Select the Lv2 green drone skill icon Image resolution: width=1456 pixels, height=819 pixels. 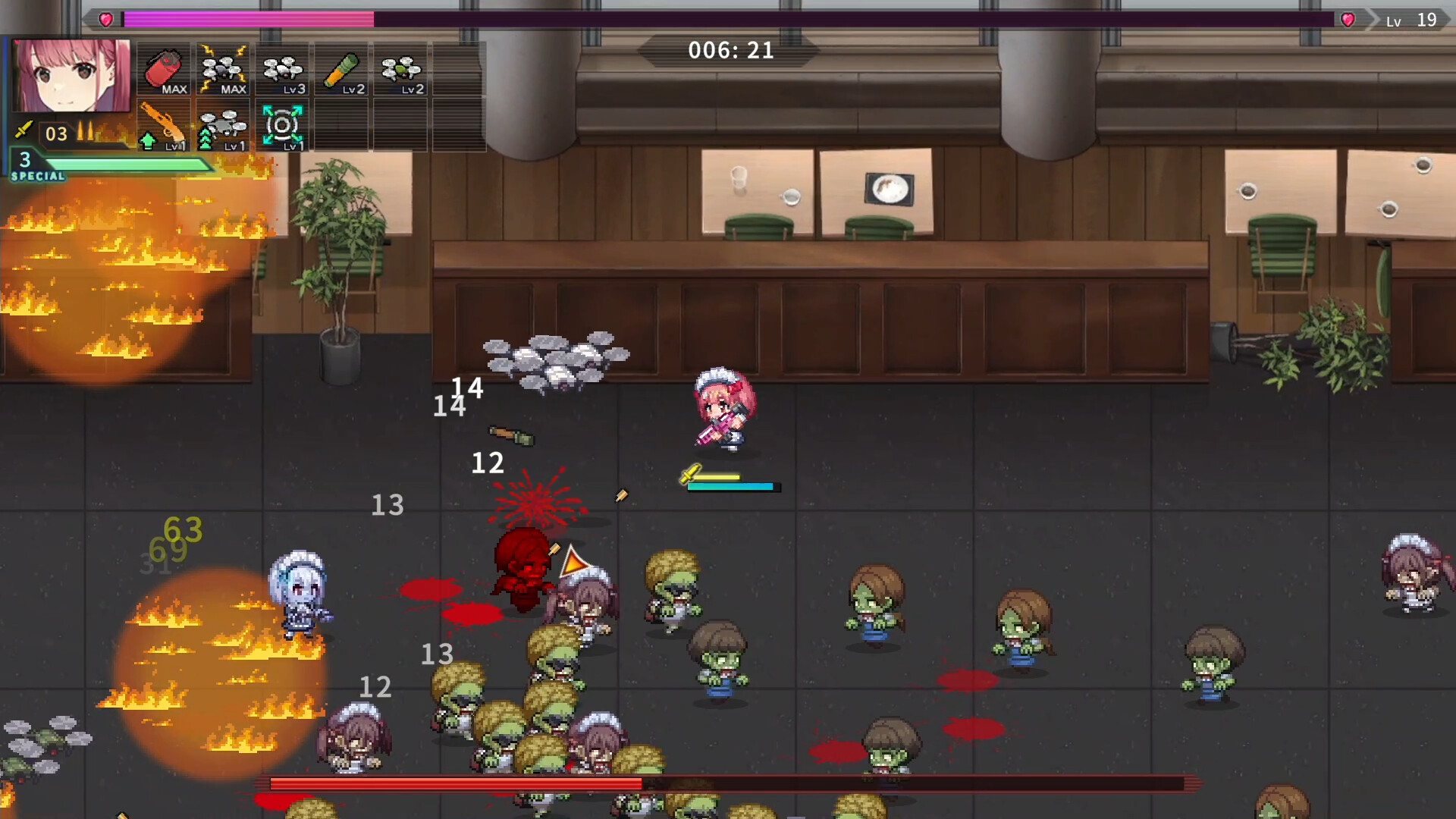click(400, 70)
